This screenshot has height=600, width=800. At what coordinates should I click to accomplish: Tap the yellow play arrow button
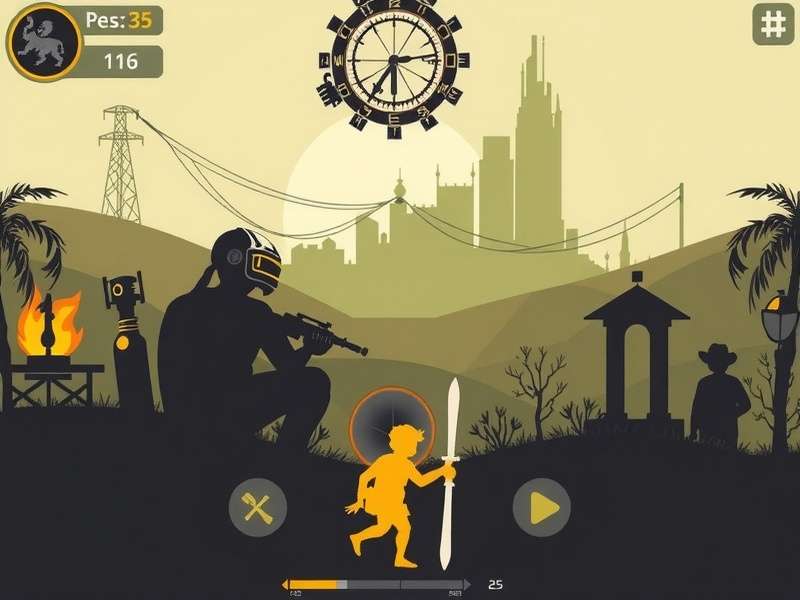[542, 508]
